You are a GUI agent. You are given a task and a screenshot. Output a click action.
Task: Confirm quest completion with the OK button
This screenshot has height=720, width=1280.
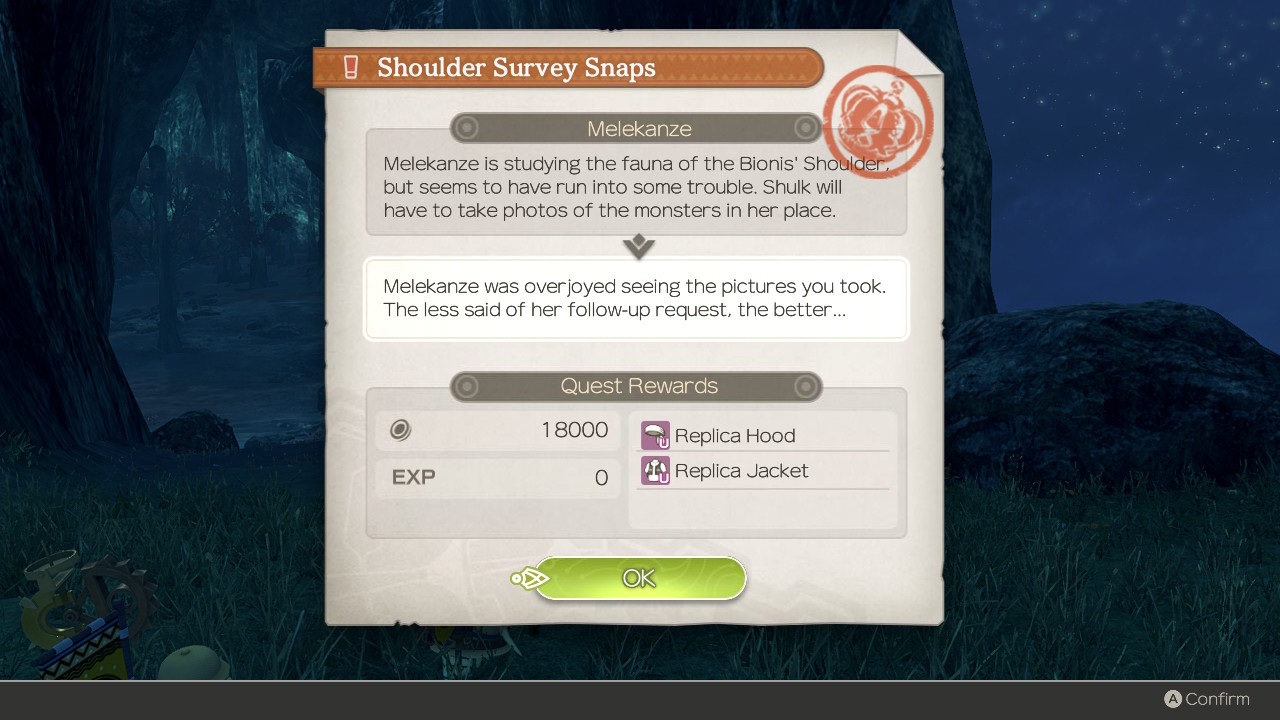640,578
